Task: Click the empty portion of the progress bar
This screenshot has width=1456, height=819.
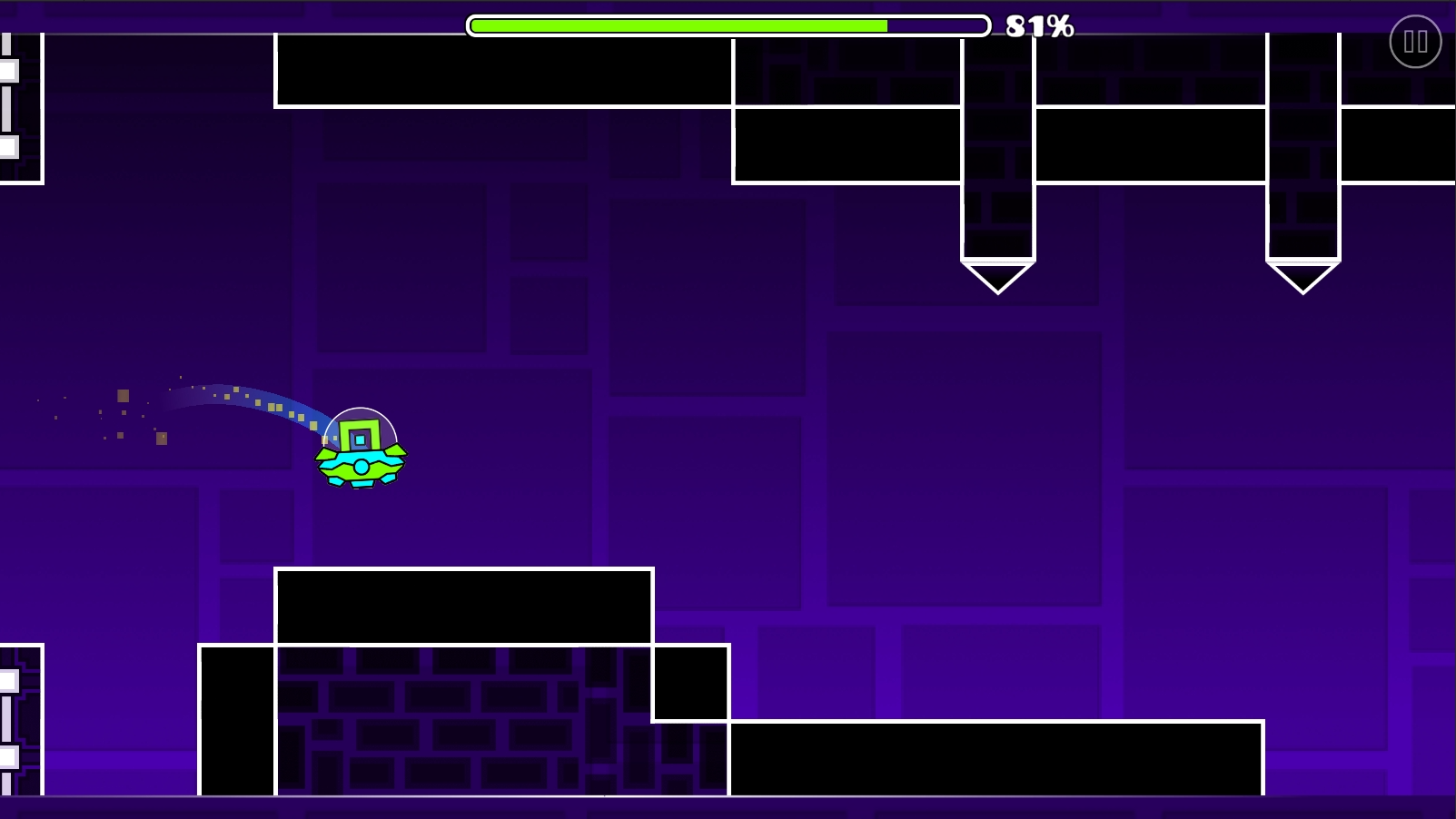Action: pos(936,25)
